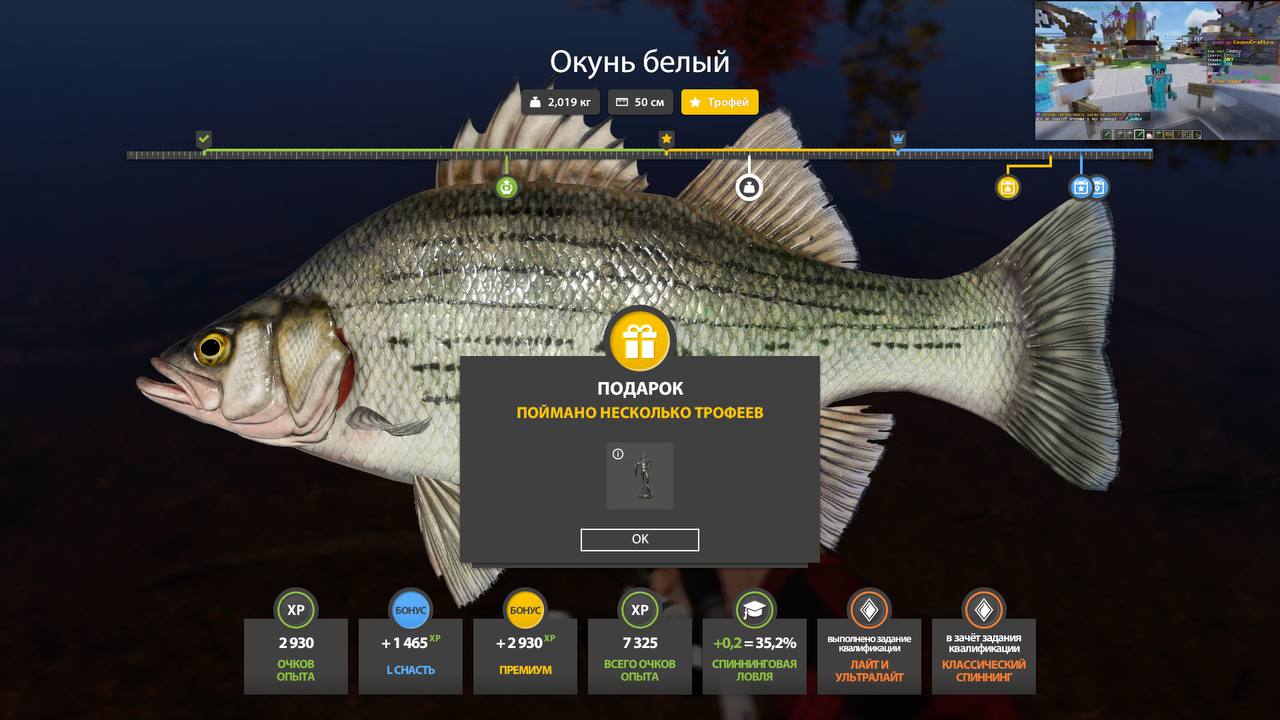Click the green circular marker on the scale
1280x720 pixels.
coord(507,187)
